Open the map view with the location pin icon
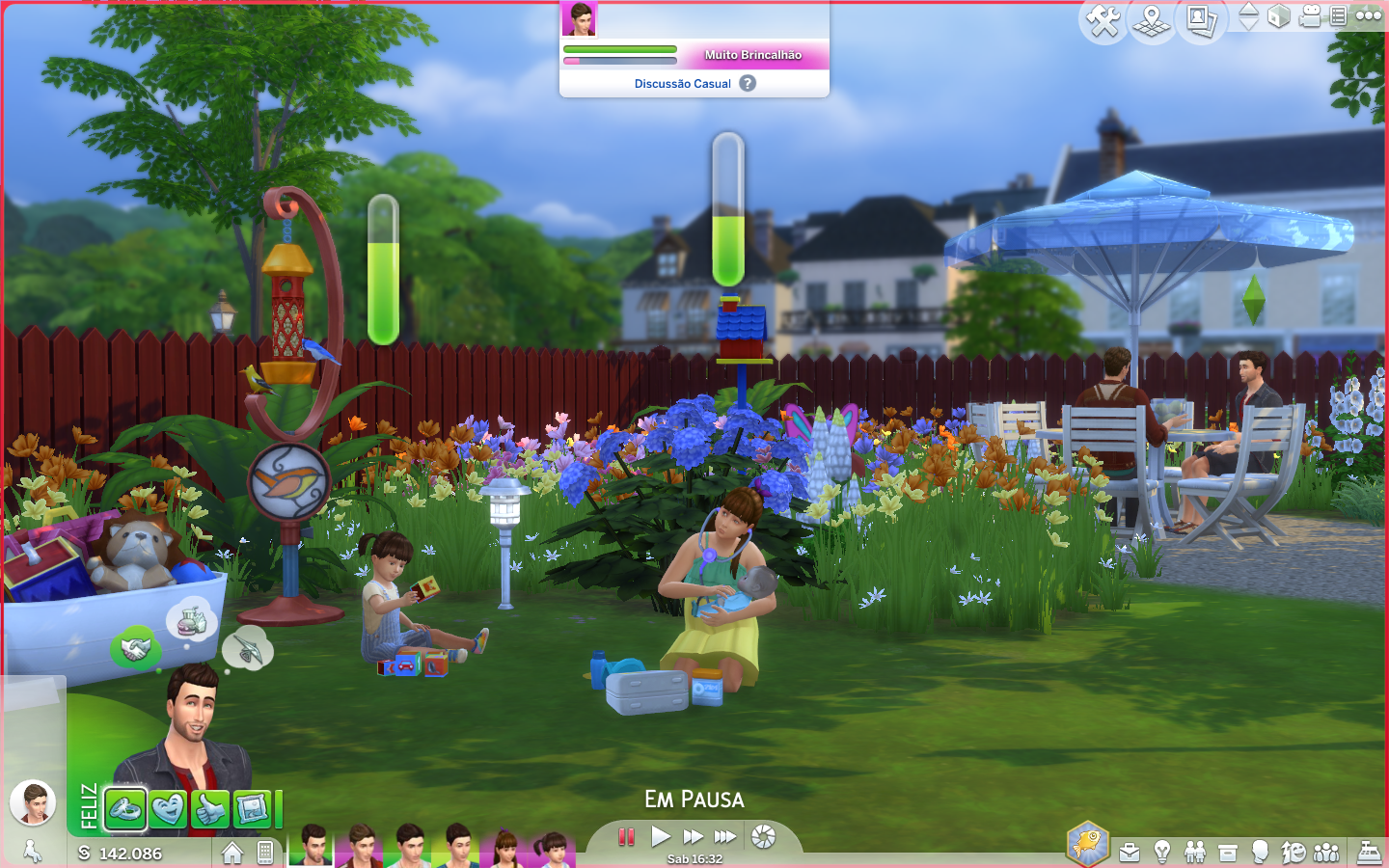 coord(1152,19)
